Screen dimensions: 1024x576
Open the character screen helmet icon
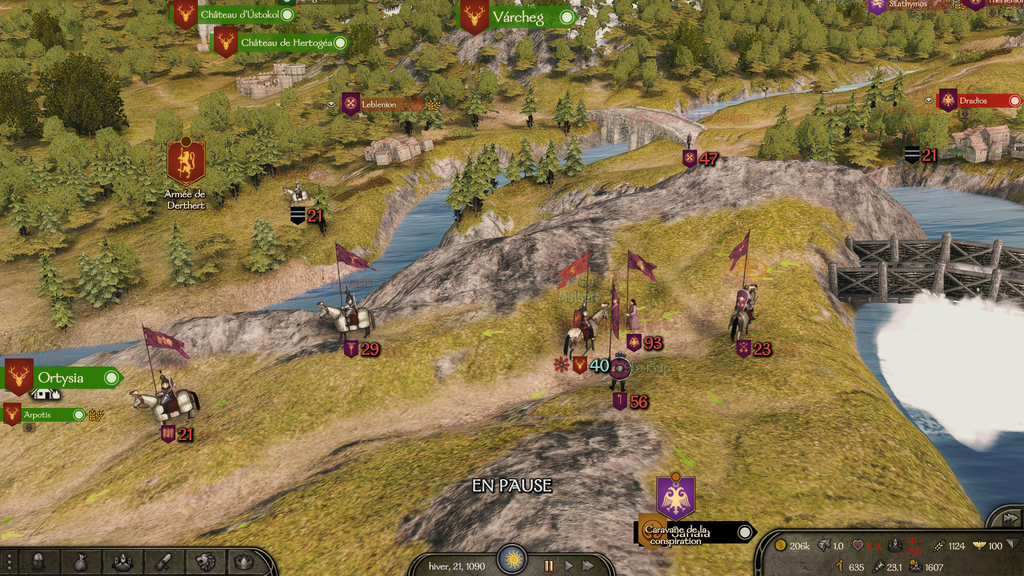click(38, 562)
